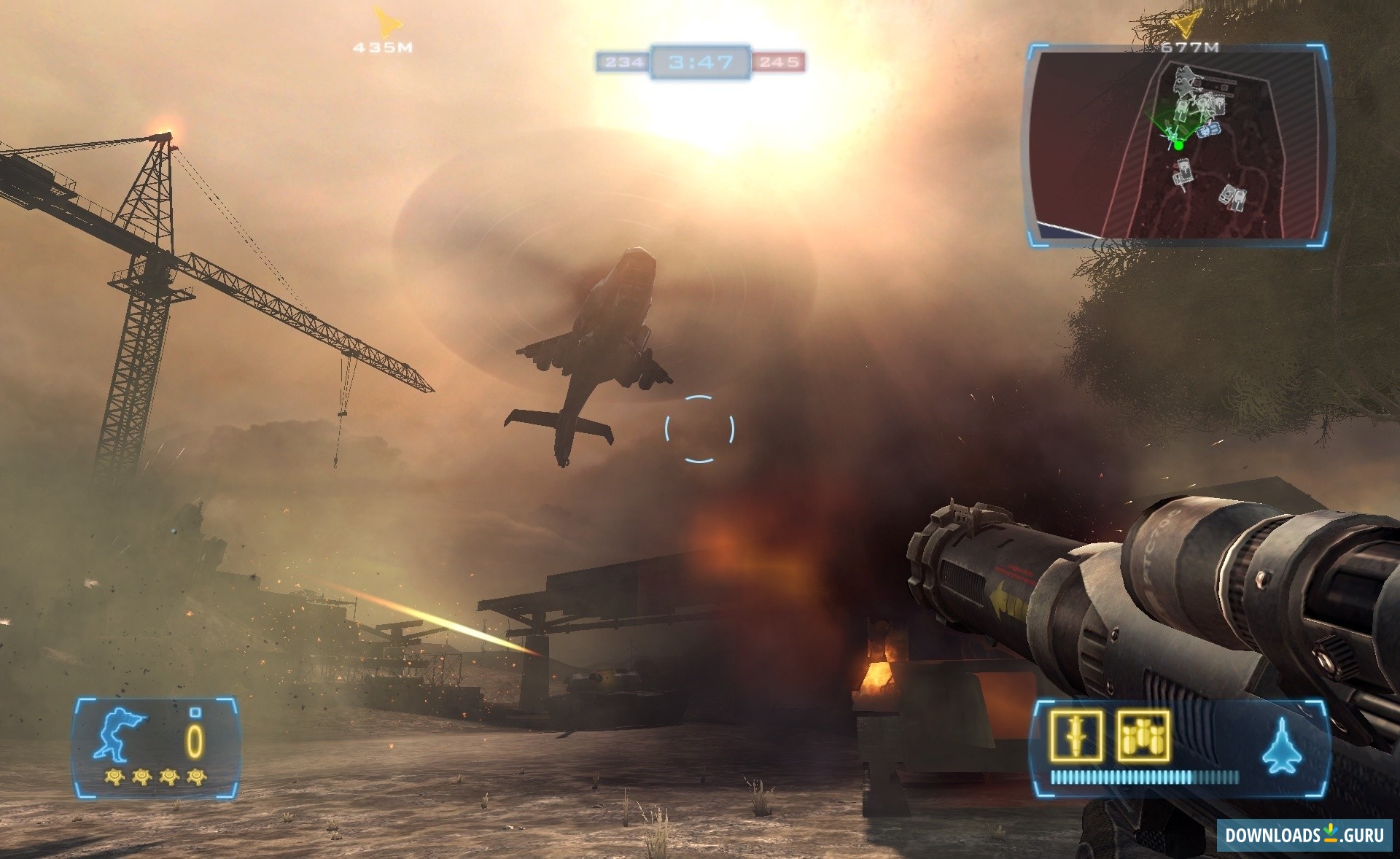Select the binoculars equipment icon
The width and height of the screenshot is (1400, 859).
(x=1143, y=736)
